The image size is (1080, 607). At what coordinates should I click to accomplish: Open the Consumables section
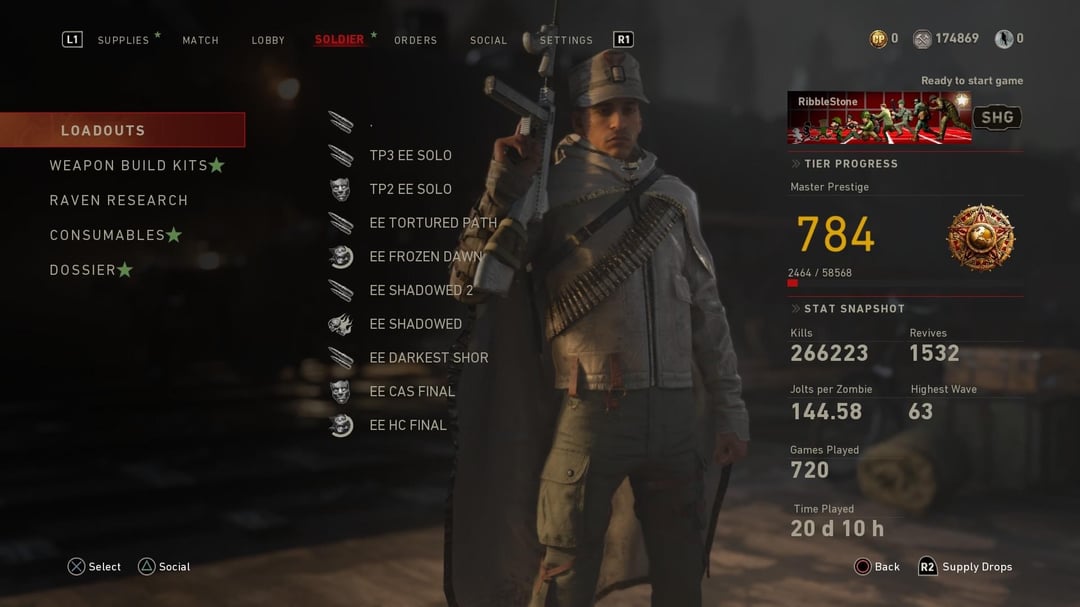pyautogui.click(x=108, y=235)
